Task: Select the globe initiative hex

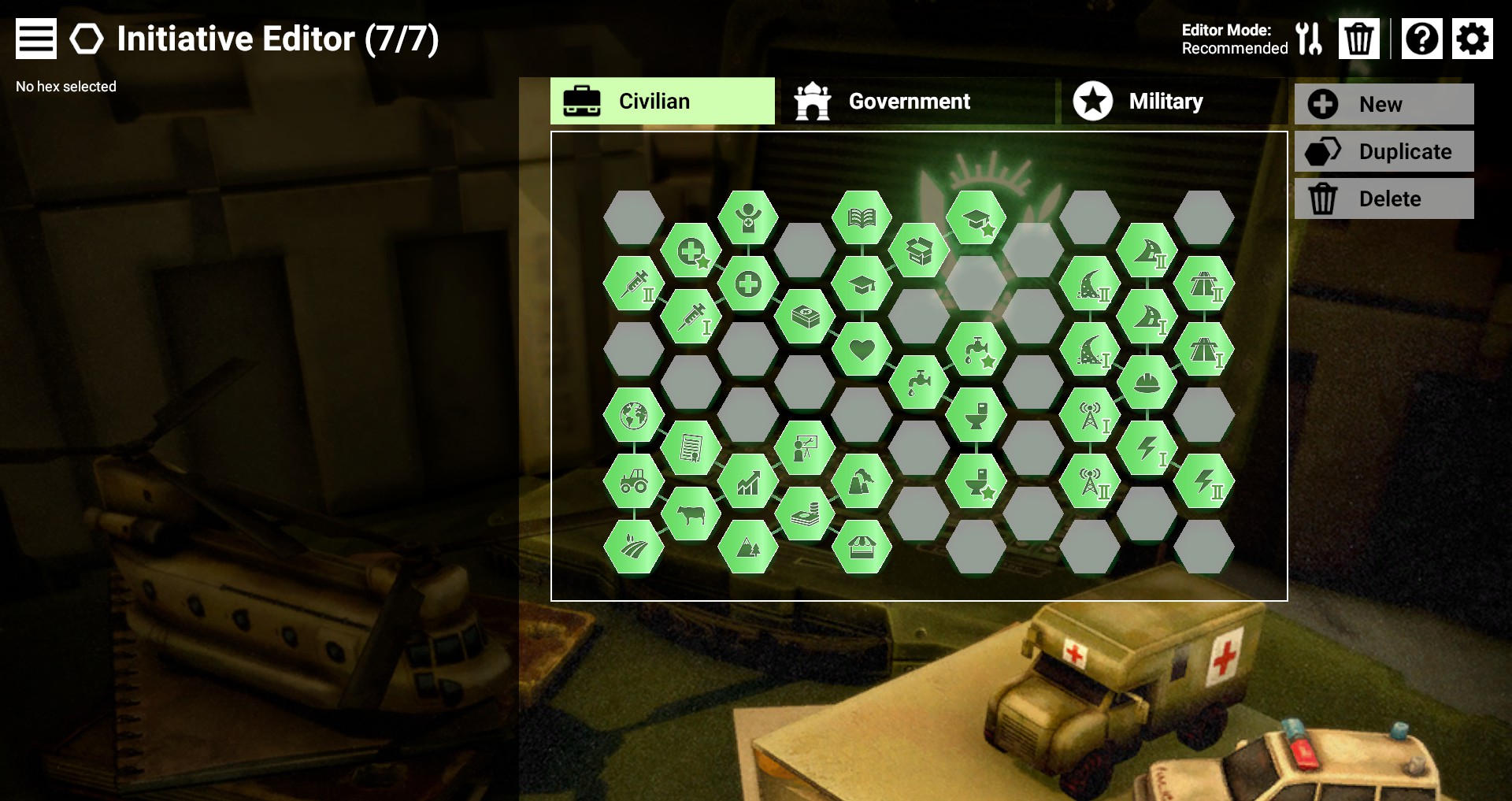Action: point(634,415)
